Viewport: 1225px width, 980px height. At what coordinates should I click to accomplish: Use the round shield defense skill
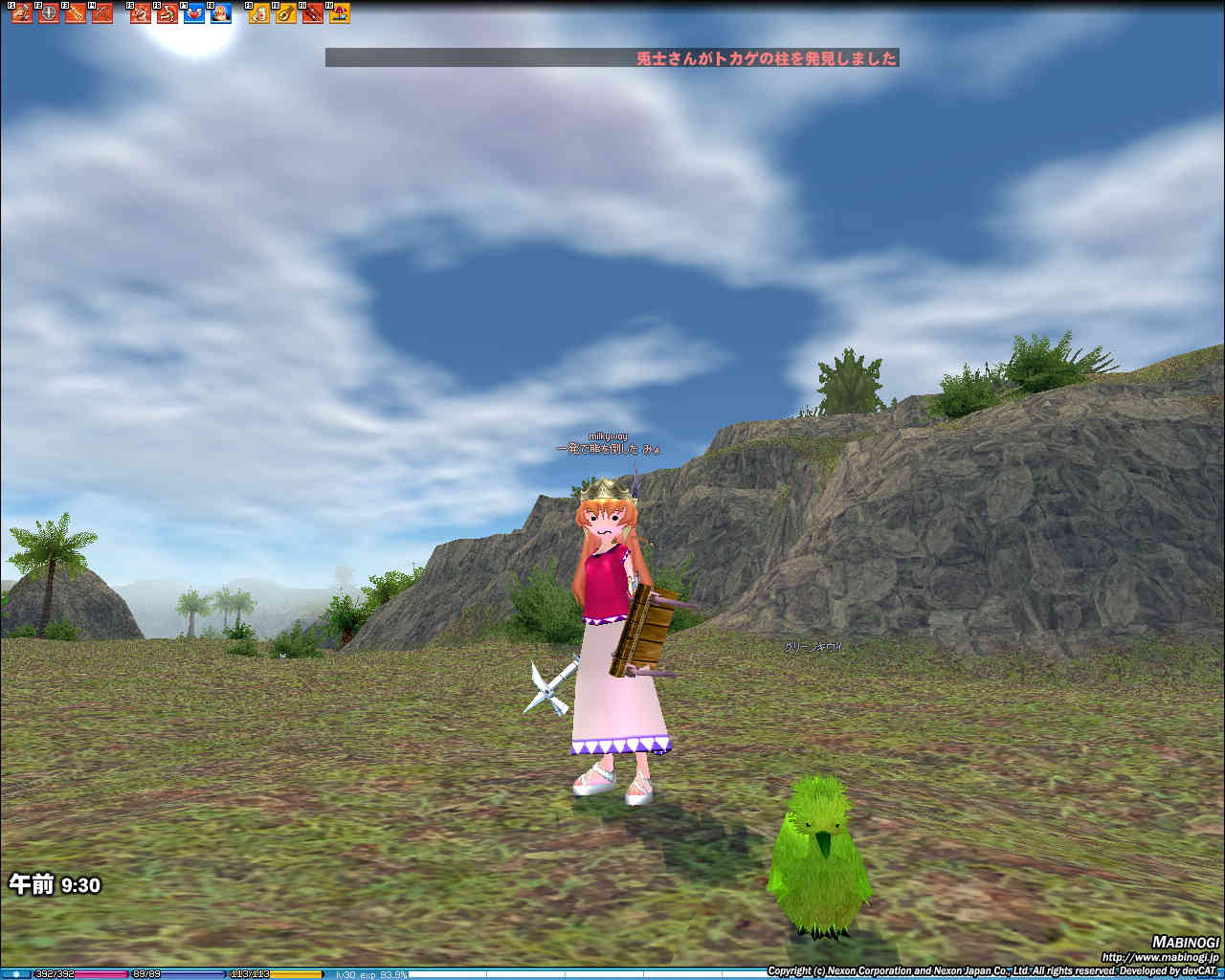point(48,13)
